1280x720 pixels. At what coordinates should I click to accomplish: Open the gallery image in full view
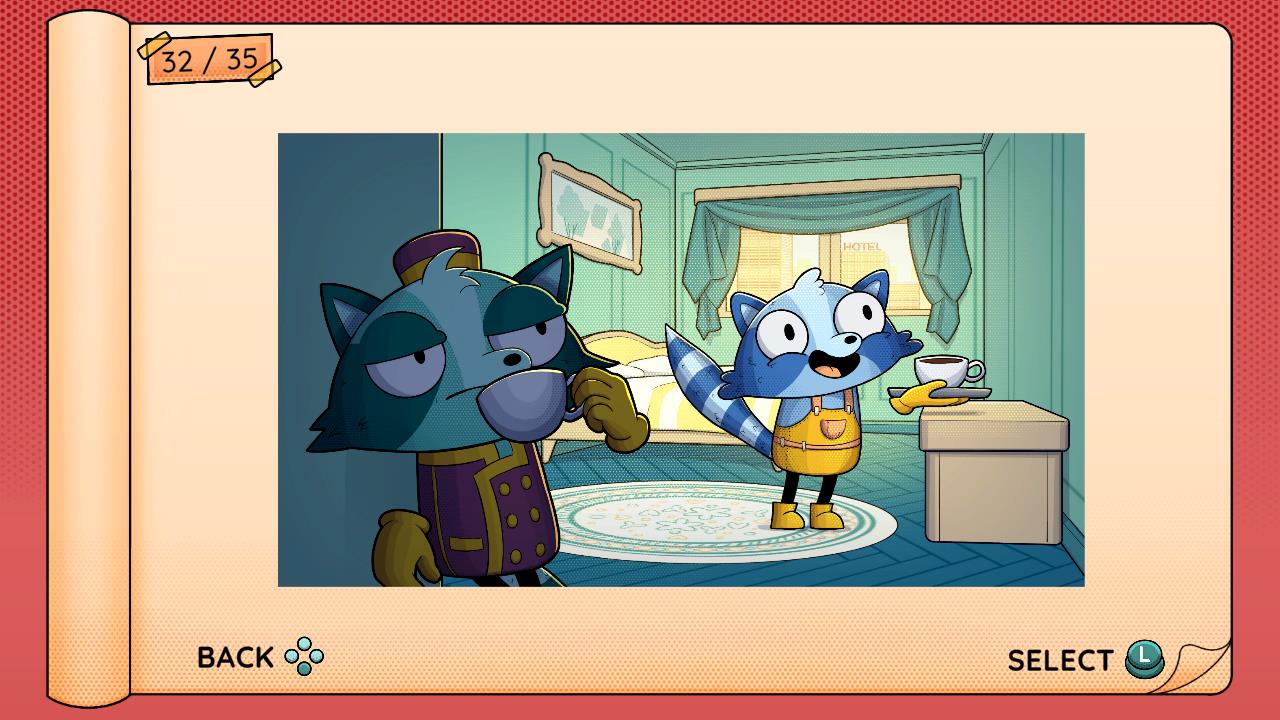pos(680,360)
